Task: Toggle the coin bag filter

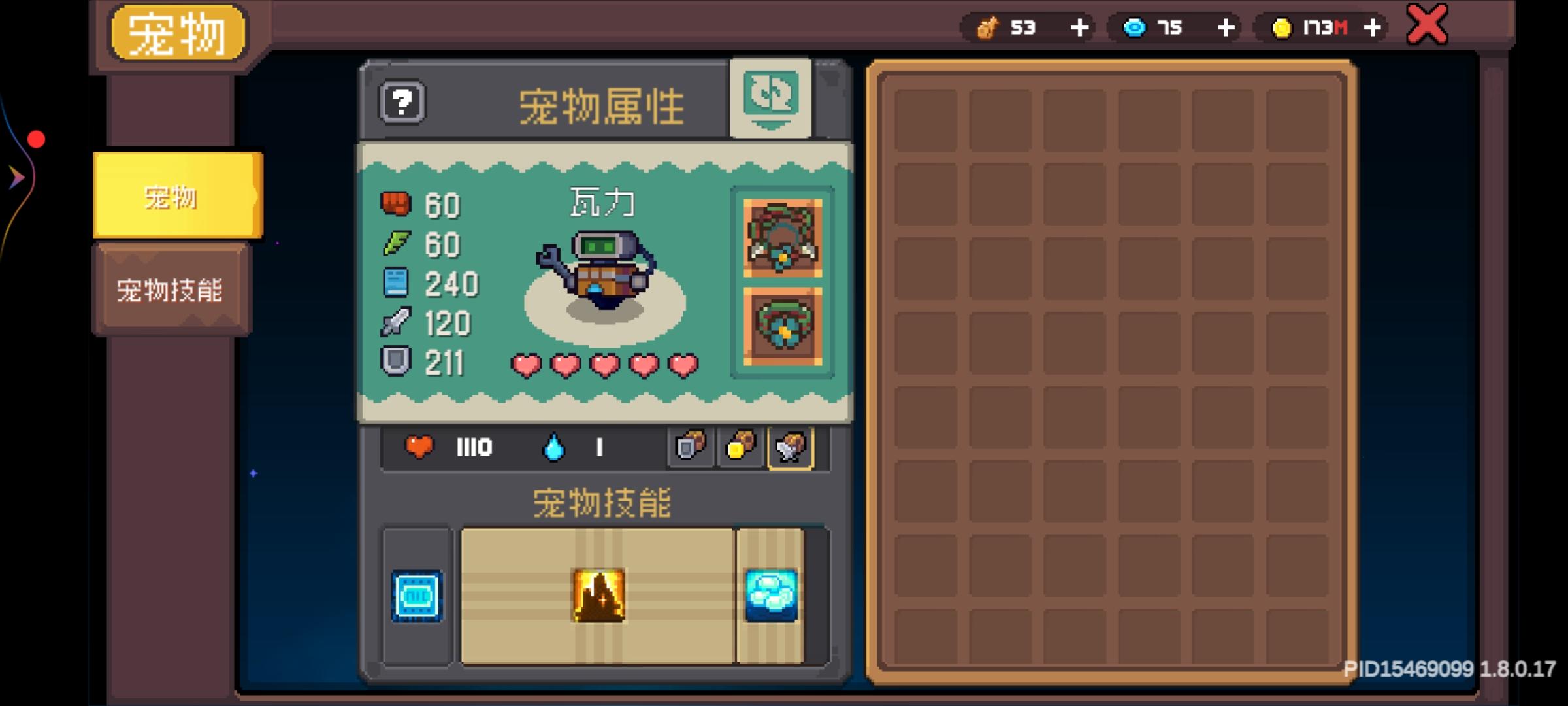Action: 740,447
